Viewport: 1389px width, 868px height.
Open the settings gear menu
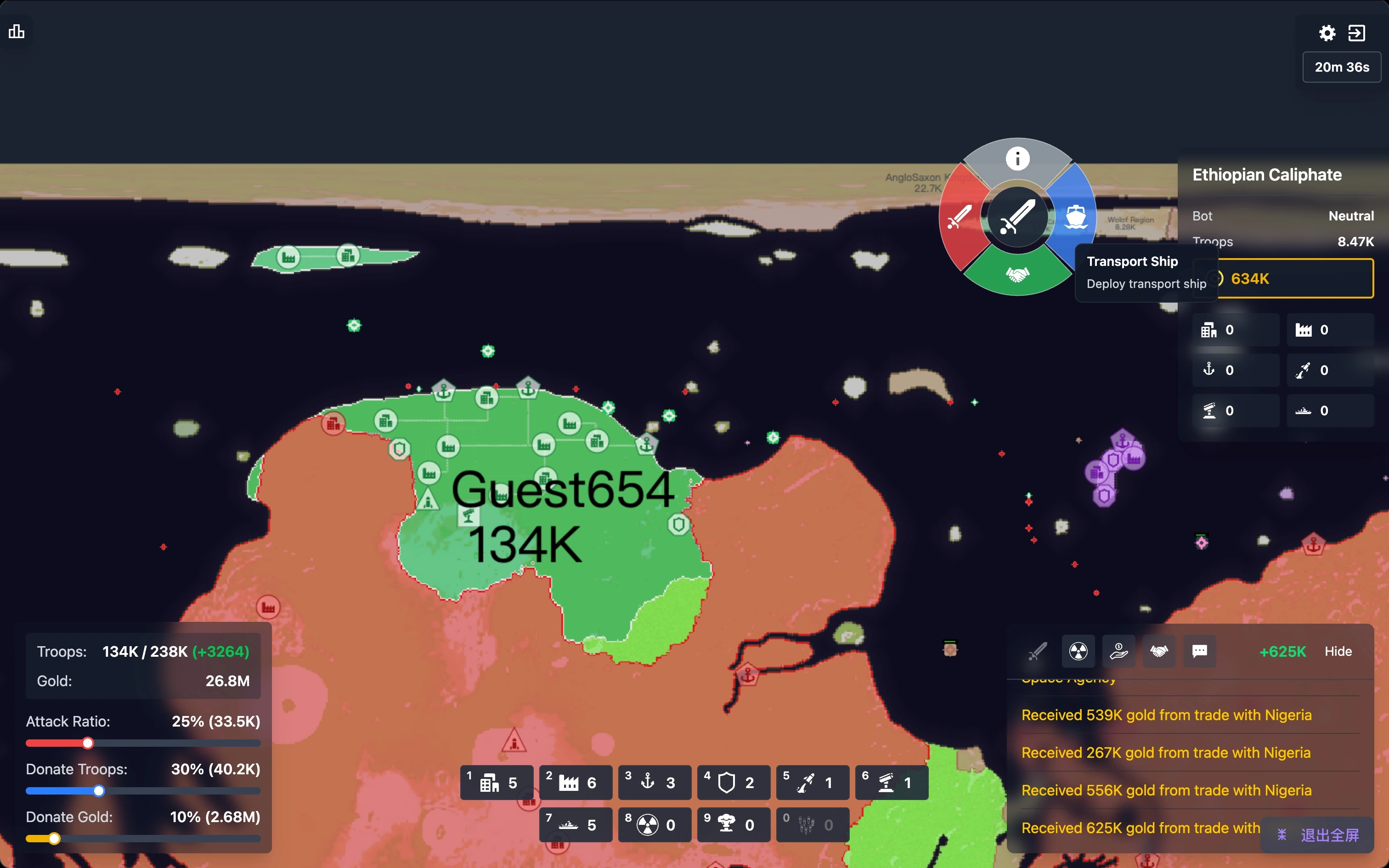click(1327, 33)
